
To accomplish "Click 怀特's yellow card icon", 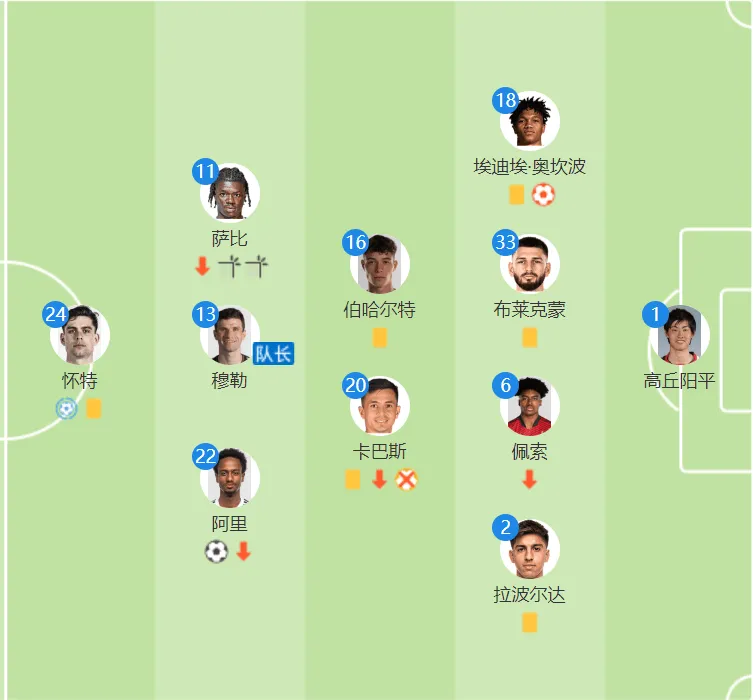I will coord(93,408).
